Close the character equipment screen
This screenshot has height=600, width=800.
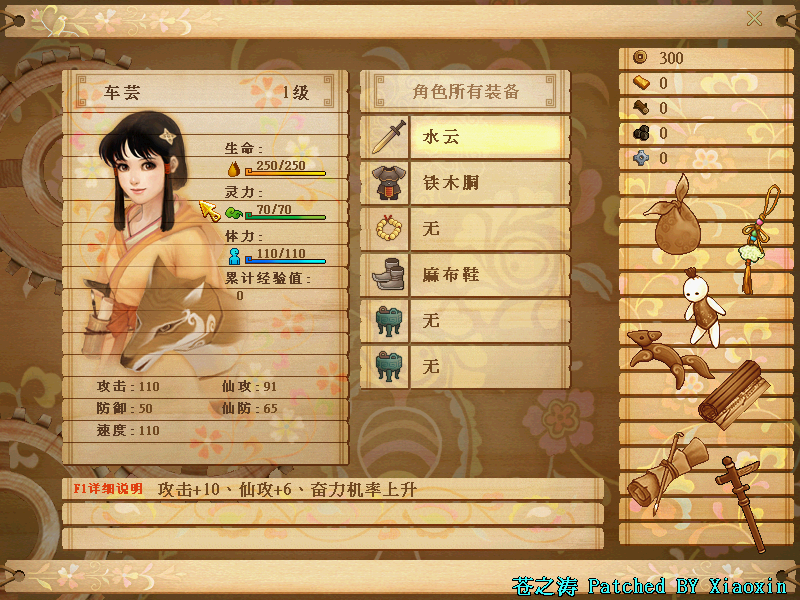pos(754,18)
